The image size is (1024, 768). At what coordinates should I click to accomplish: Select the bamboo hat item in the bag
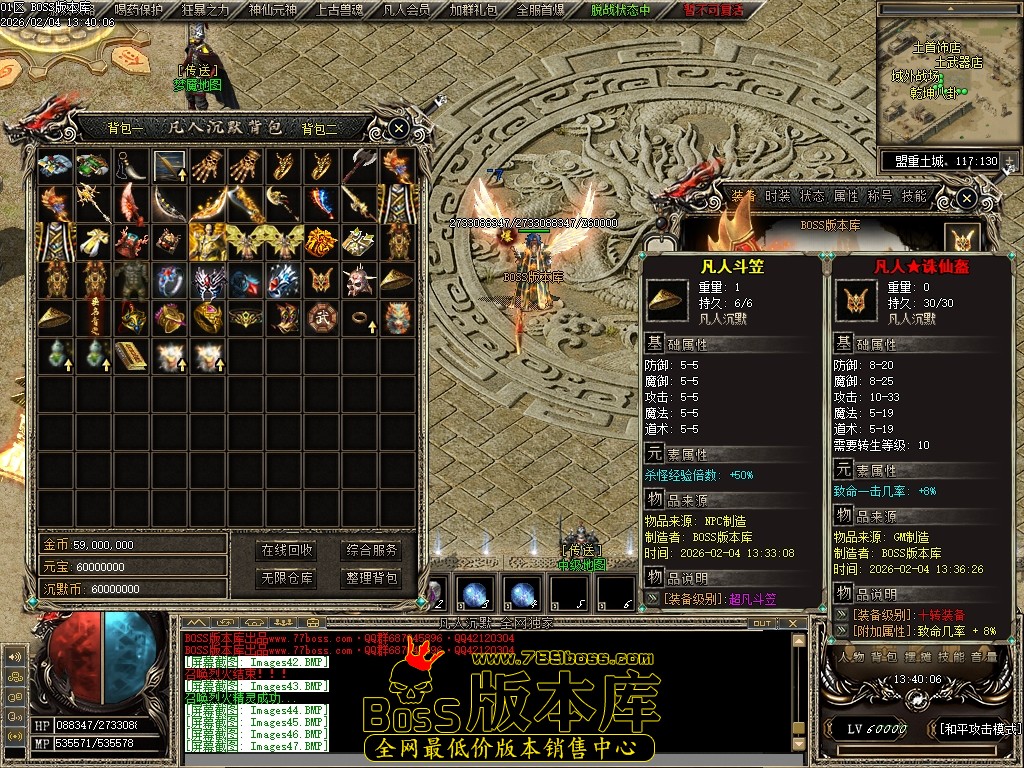click(396, 279)
